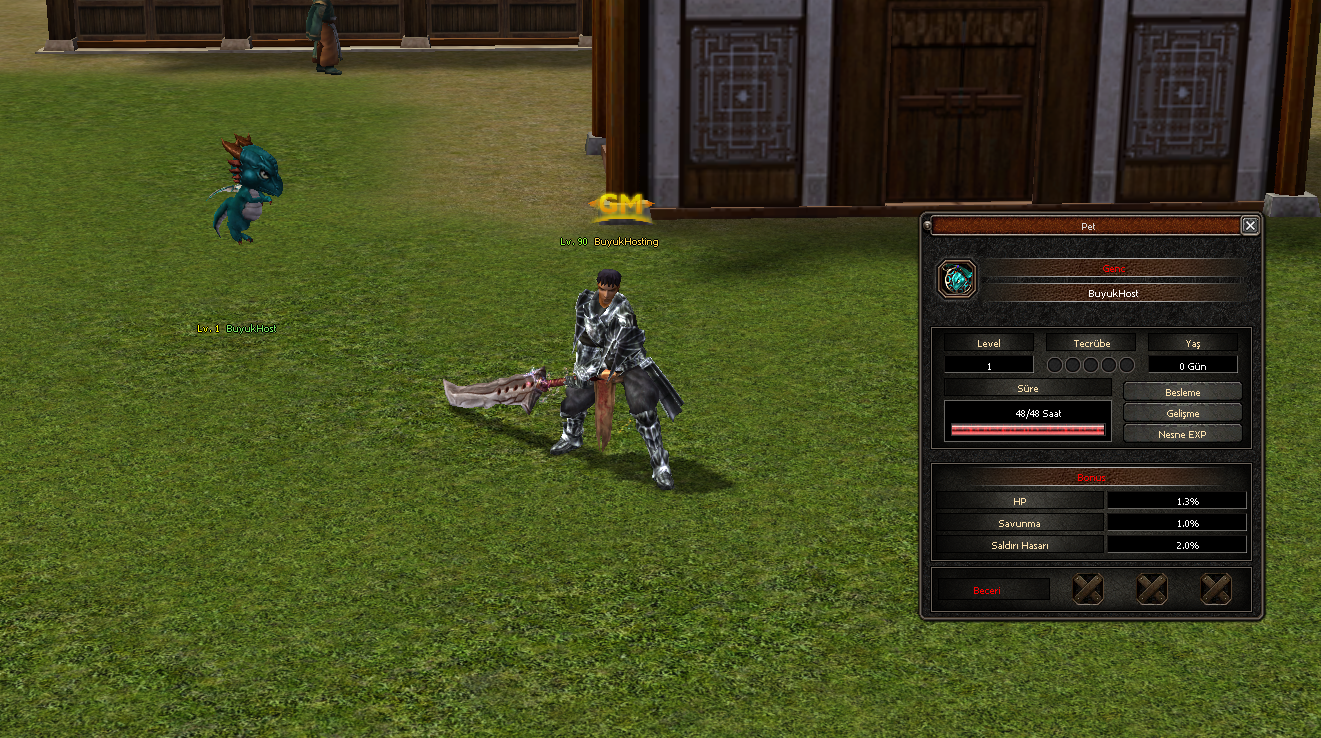Close the Pet window
This screenshot has height=738, width=1321.
[x=1250, y=226]
